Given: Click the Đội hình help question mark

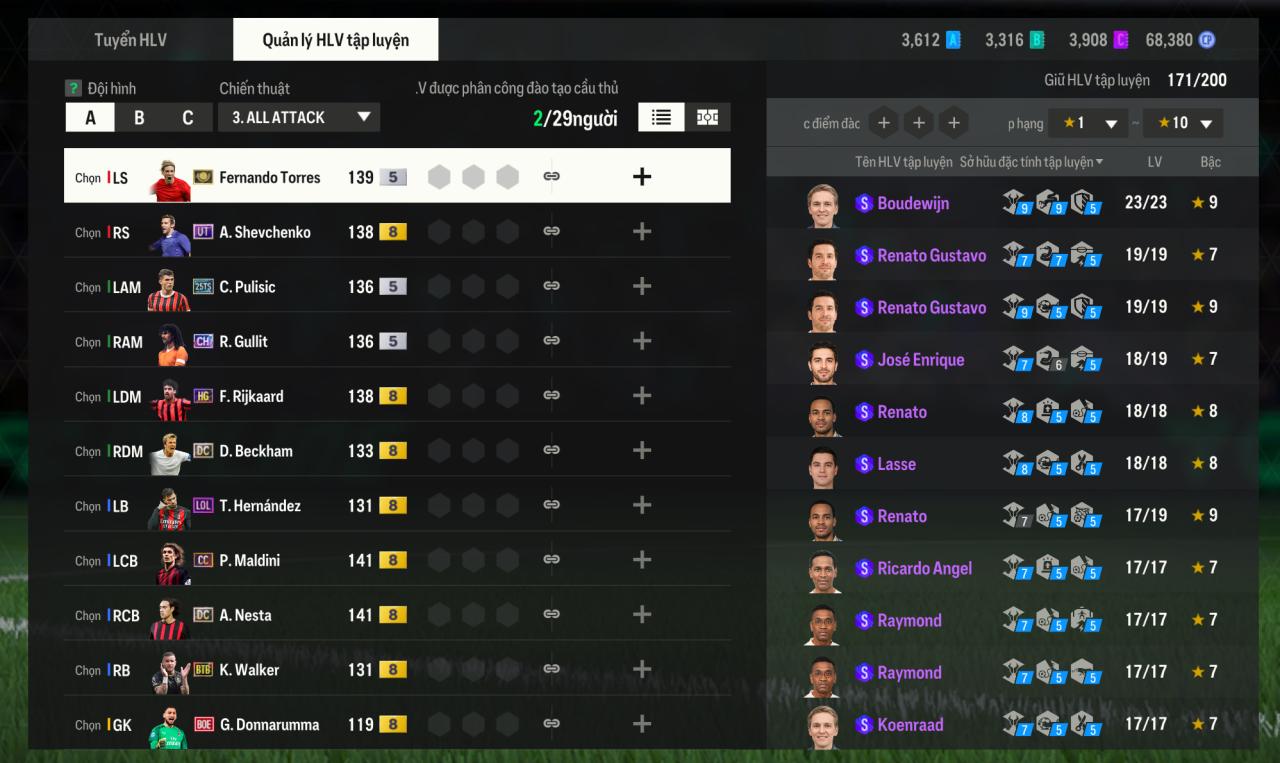Looking at the screenshot, I should (72, 88).
